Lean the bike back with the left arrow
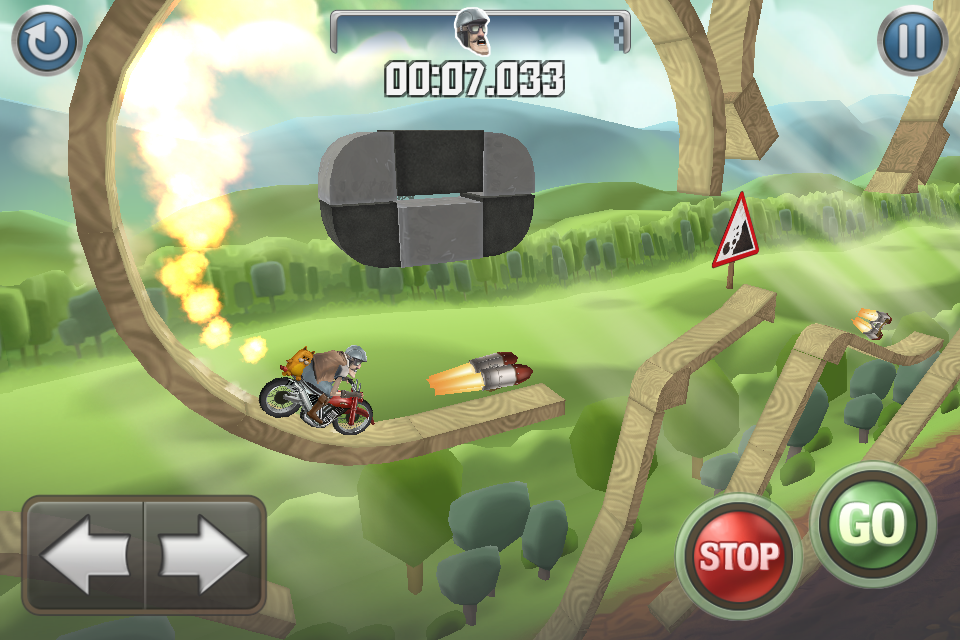This screenshot has height=640, width=960. click(x=85, y=553)
